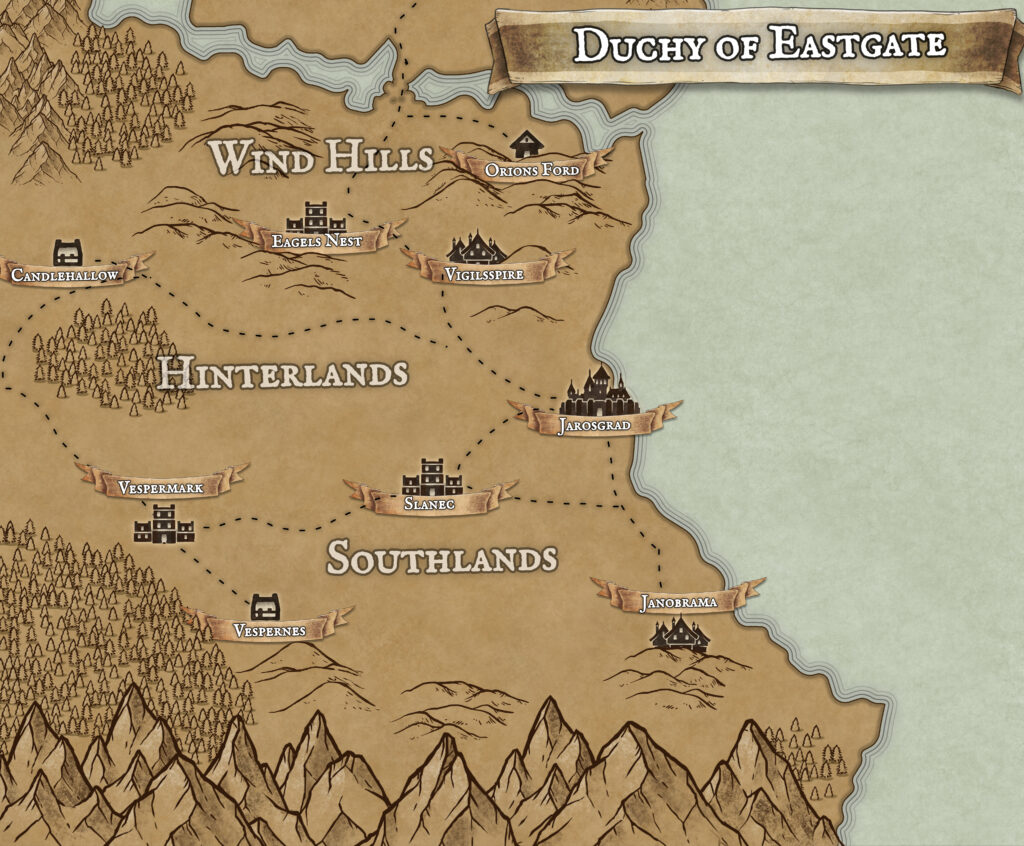Select the Vespernes location marker
Image resolution: width=1024 pixels, height=846 pixels.
pos(265,605)
